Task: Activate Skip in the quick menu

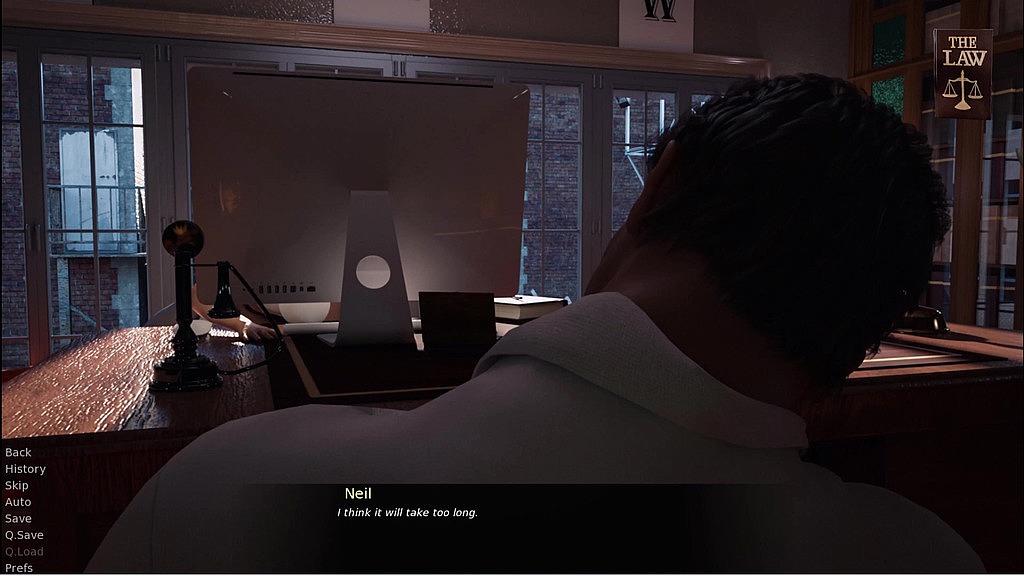Action: pyautogui.click(x=17, y=485)
